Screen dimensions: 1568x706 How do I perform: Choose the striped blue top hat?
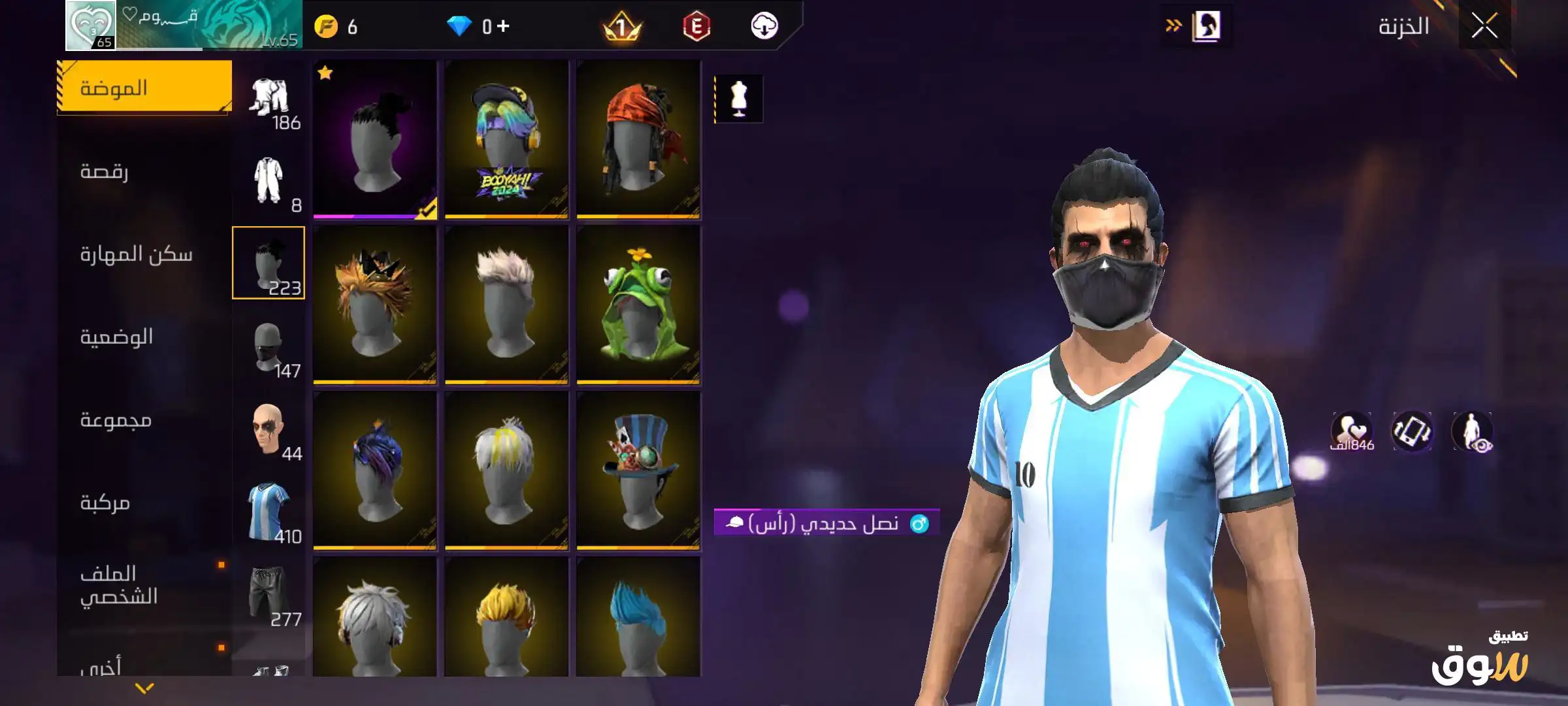[x=638, y=470]
